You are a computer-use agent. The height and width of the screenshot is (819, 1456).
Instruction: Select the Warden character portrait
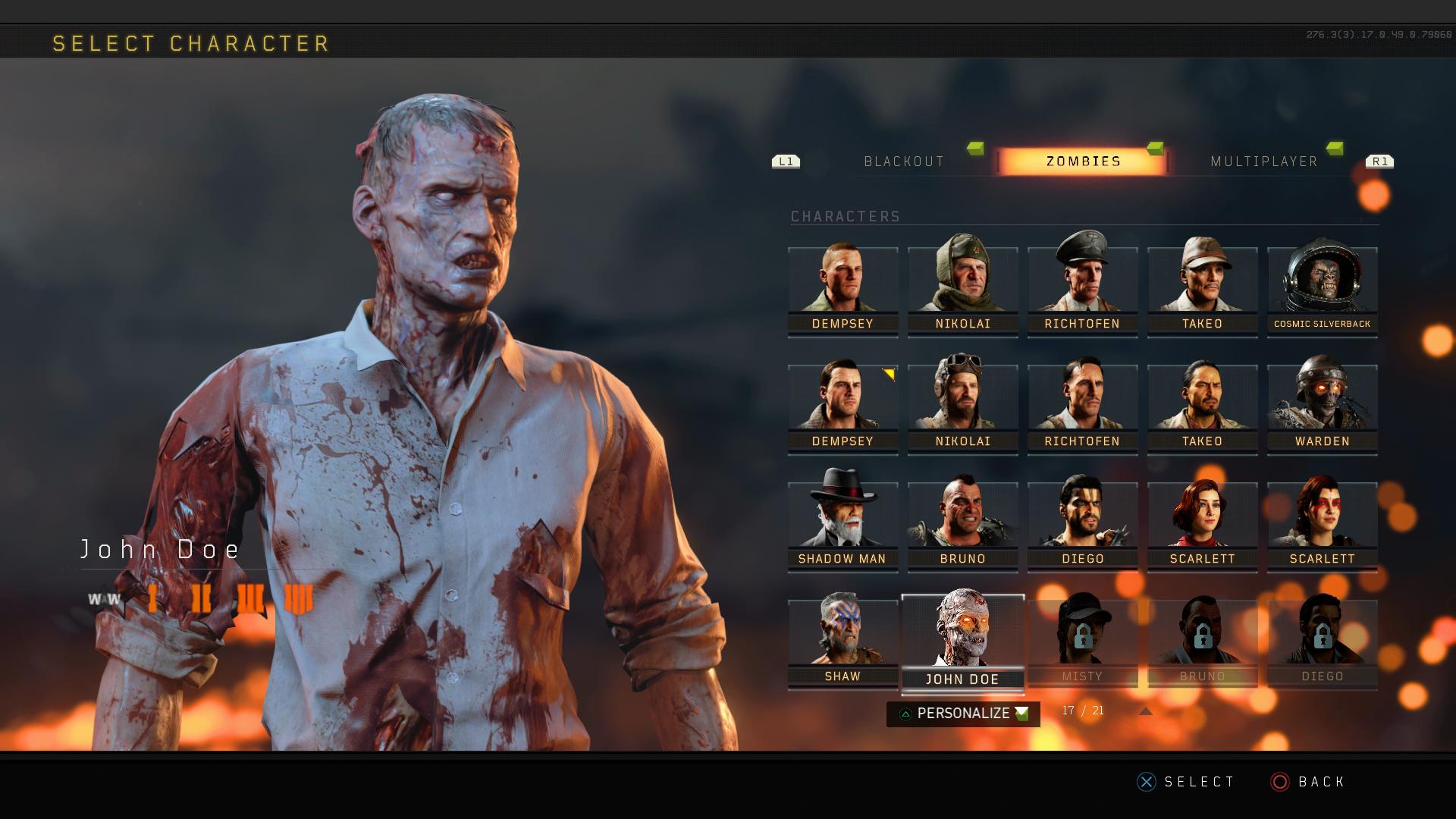(x=1322, y=402)
